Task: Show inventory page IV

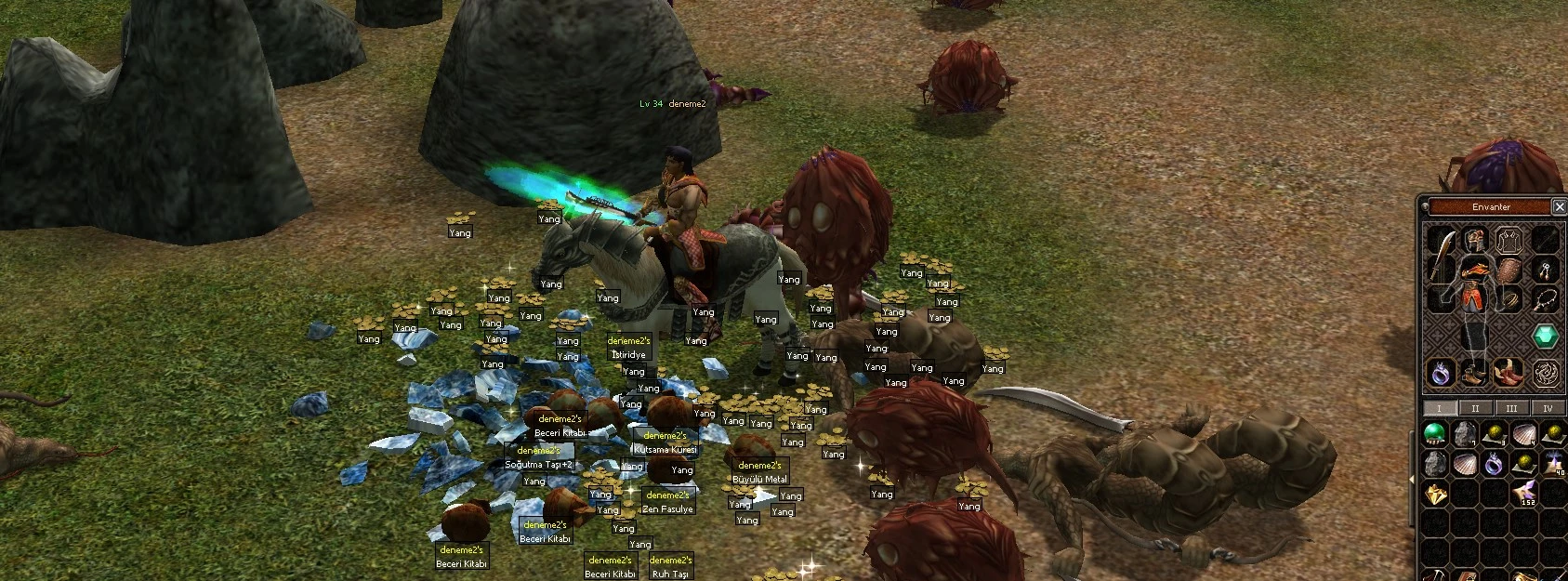Action: click(1548, 408)
